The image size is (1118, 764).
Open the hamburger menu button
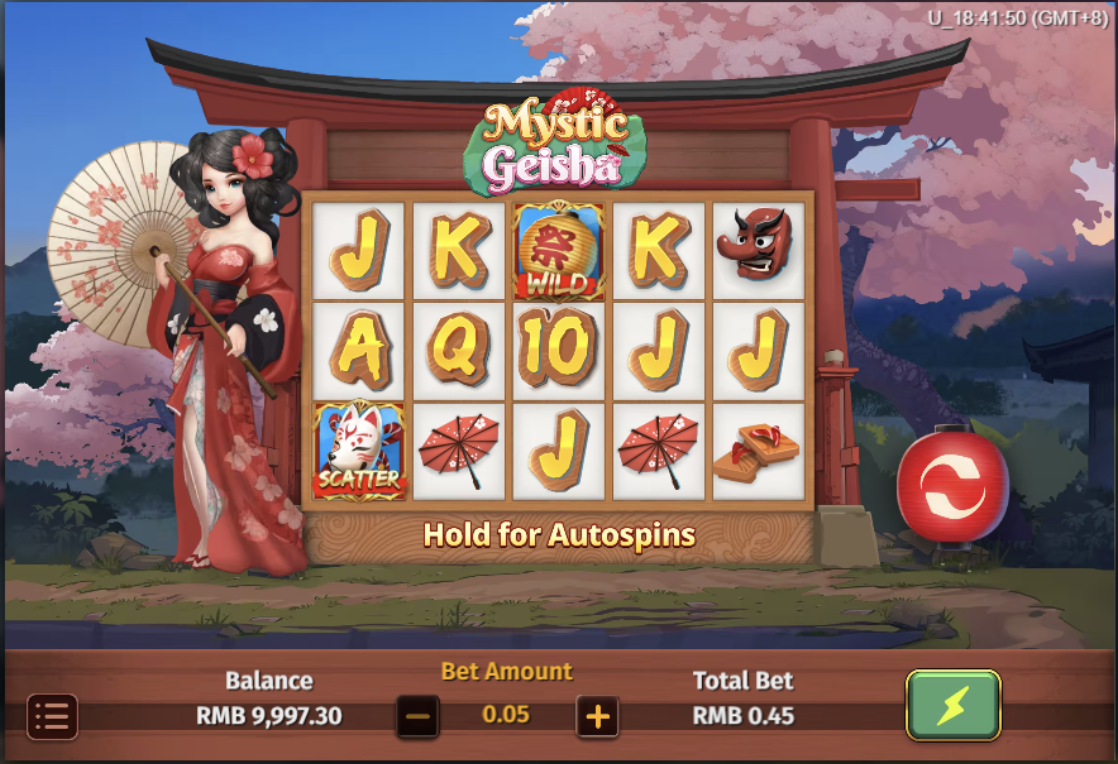point(52,716)
